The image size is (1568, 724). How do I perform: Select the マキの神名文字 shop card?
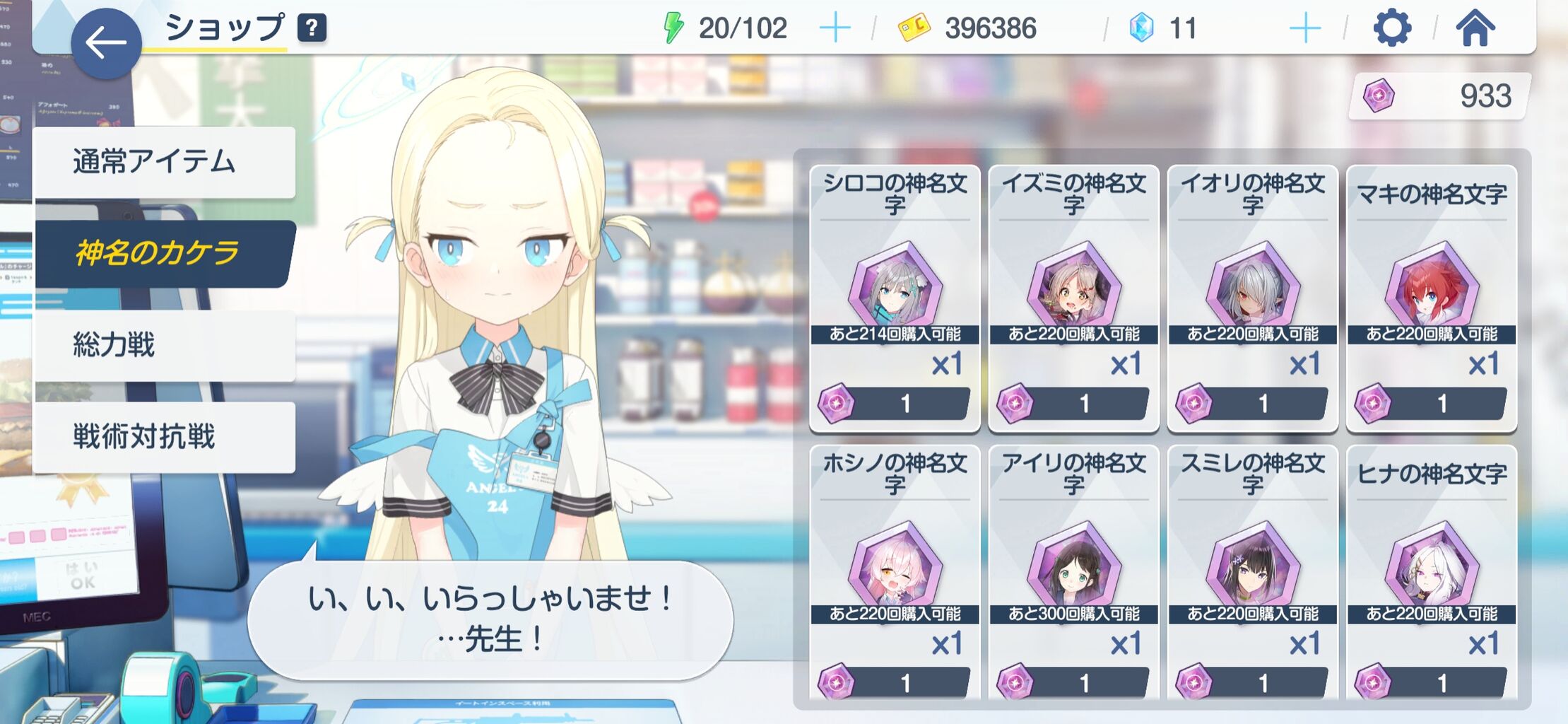pyautogui.click(x=1430, y=297)
